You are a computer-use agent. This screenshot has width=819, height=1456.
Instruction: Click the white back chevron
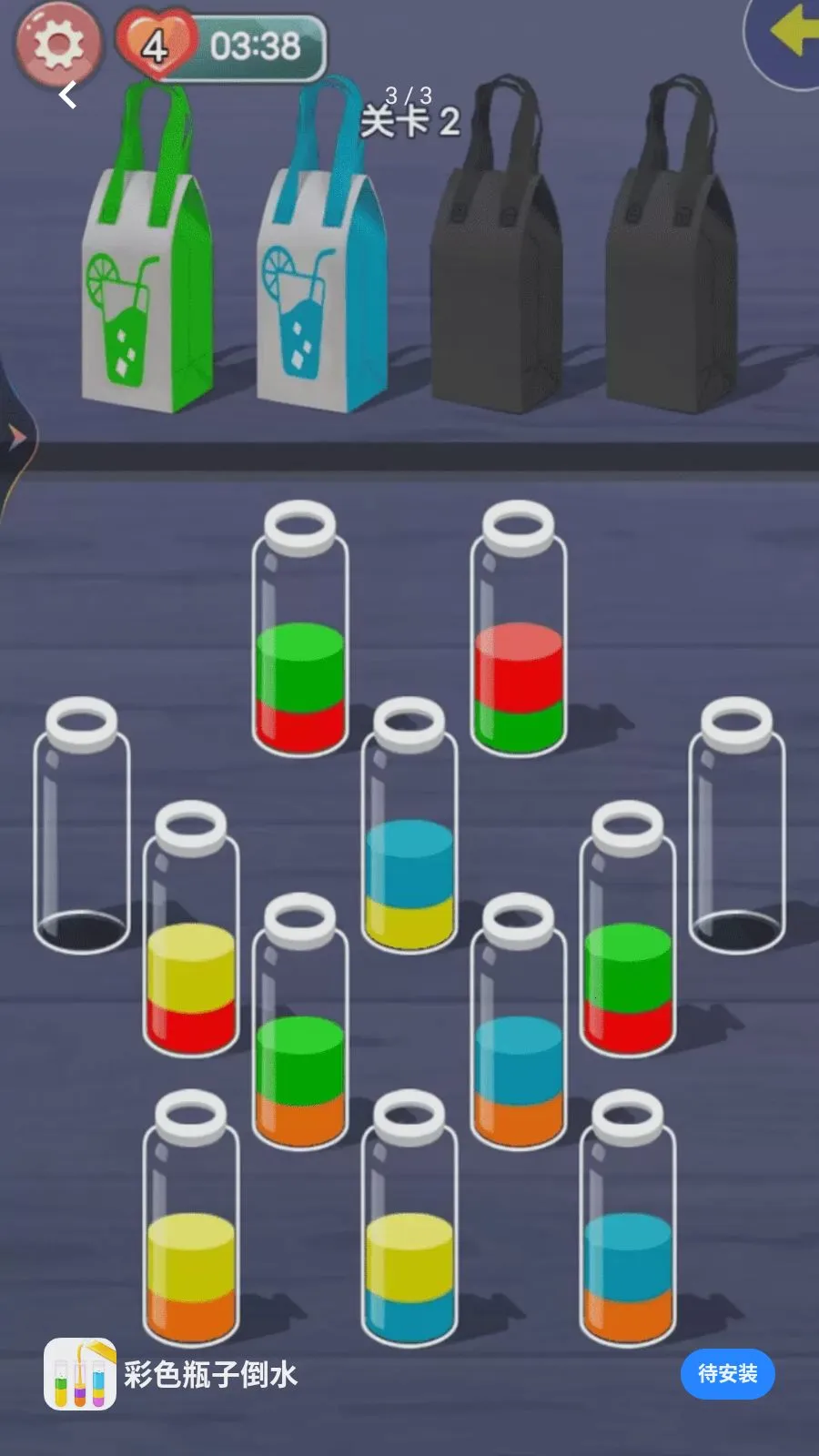click(69, 94)
